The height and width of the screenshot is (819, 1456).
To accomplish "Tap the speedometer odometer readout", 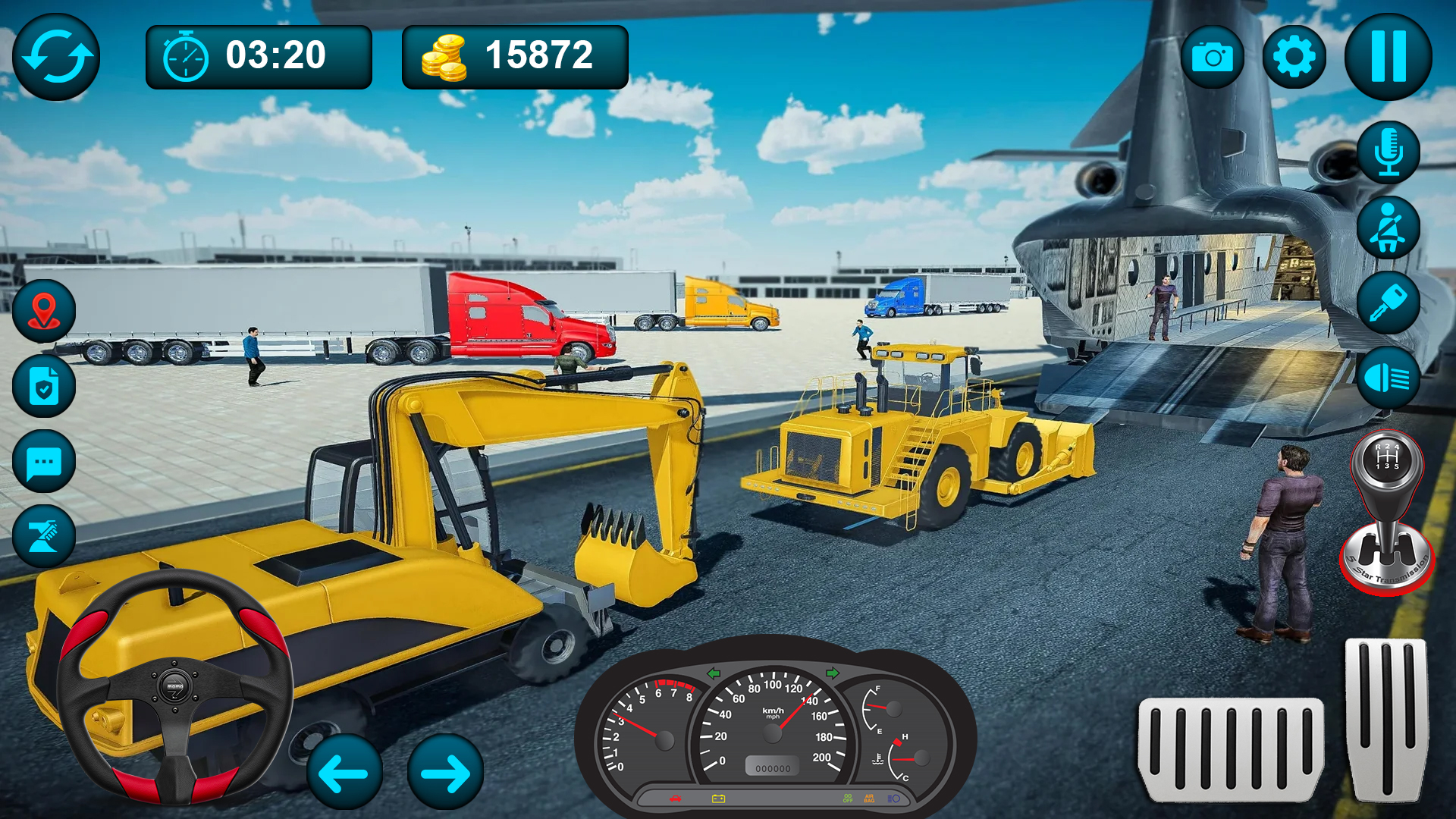I will [x=773, y=767].
